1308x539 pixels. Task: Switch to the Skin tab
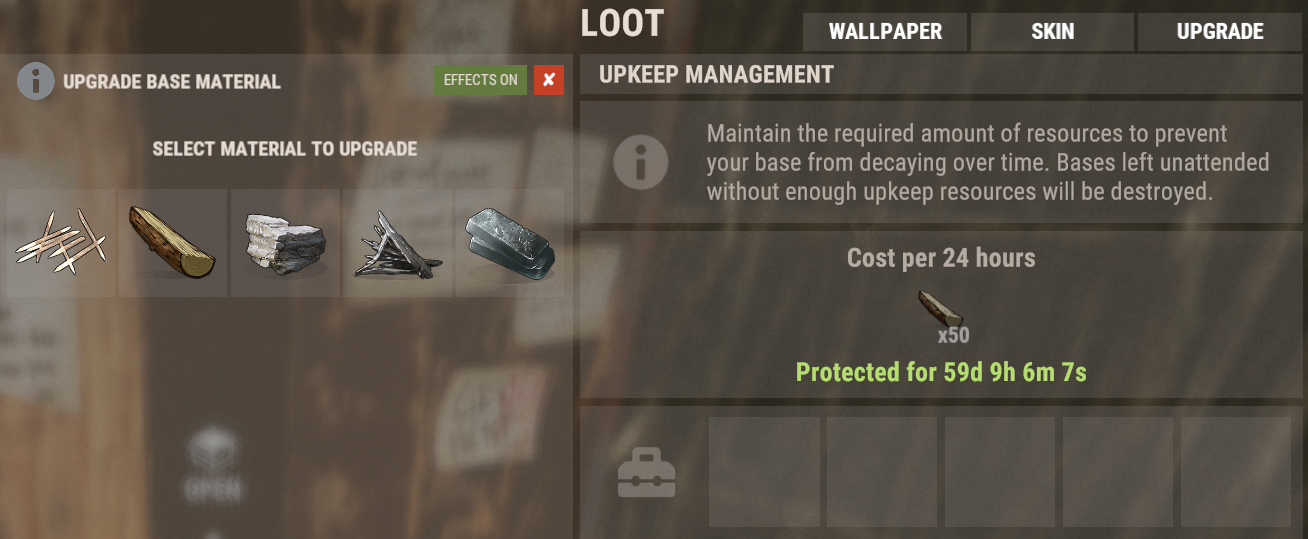pyautogui.click(x=1052, y=32)
